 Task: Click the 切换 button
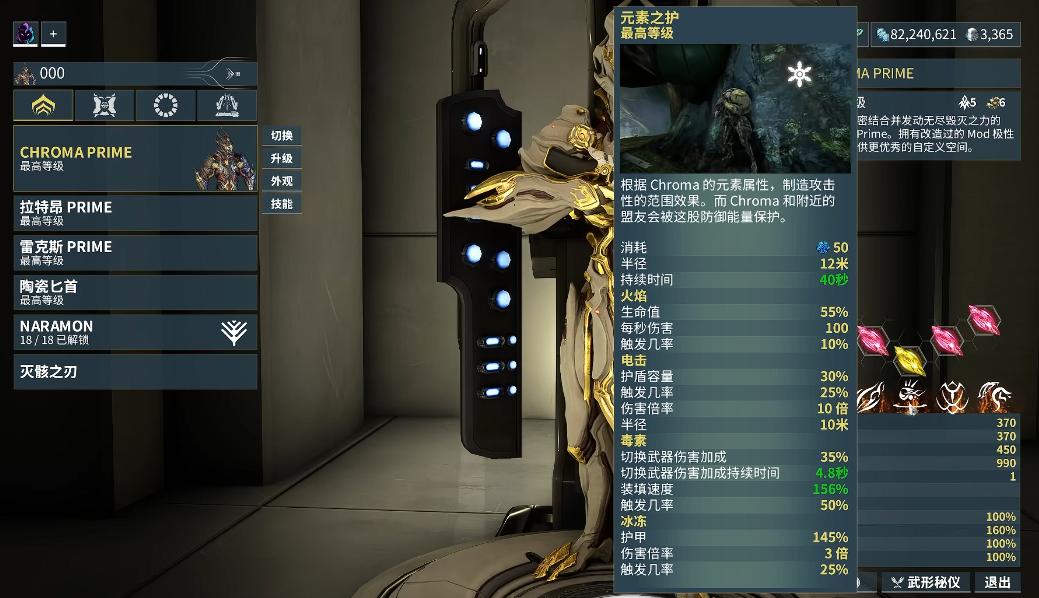pos(282,136)
